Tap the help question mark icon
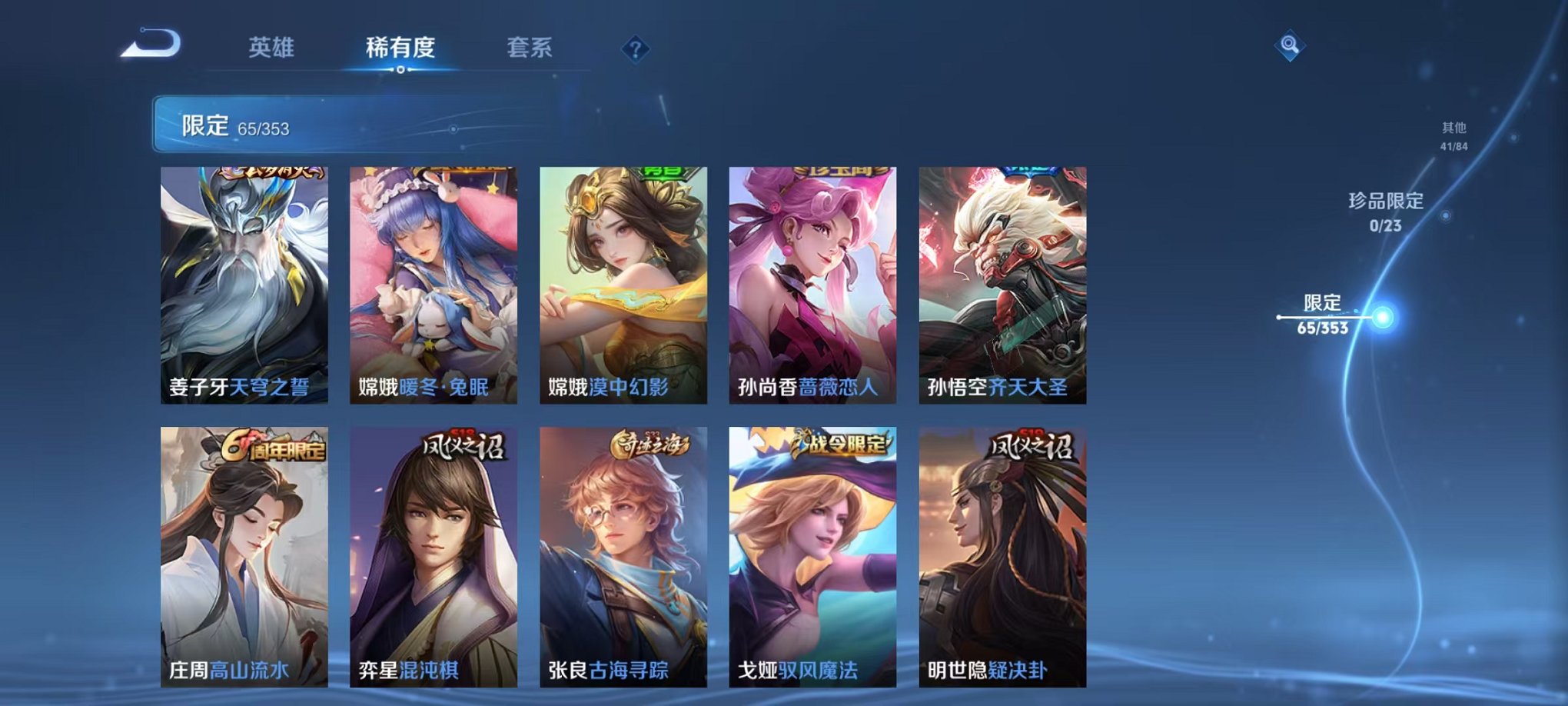1568x706 pixels. pyautogui.click(x=634, y=50)
